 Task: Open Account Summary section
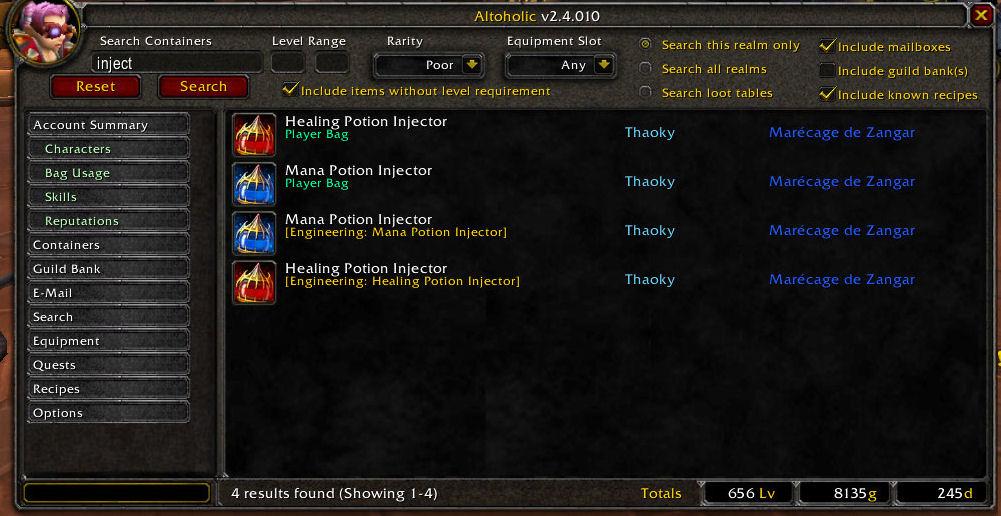click(108, 125)
